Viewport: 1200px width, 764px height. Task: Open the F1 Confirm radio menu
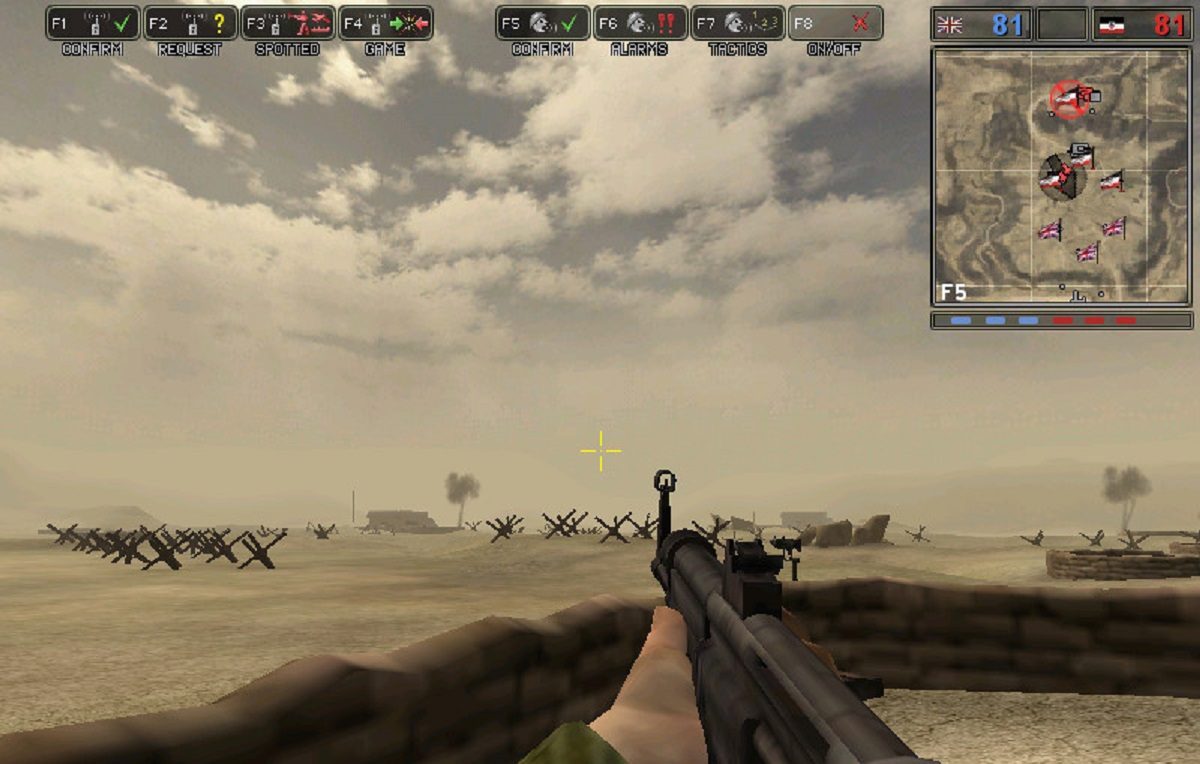[92, 23]
